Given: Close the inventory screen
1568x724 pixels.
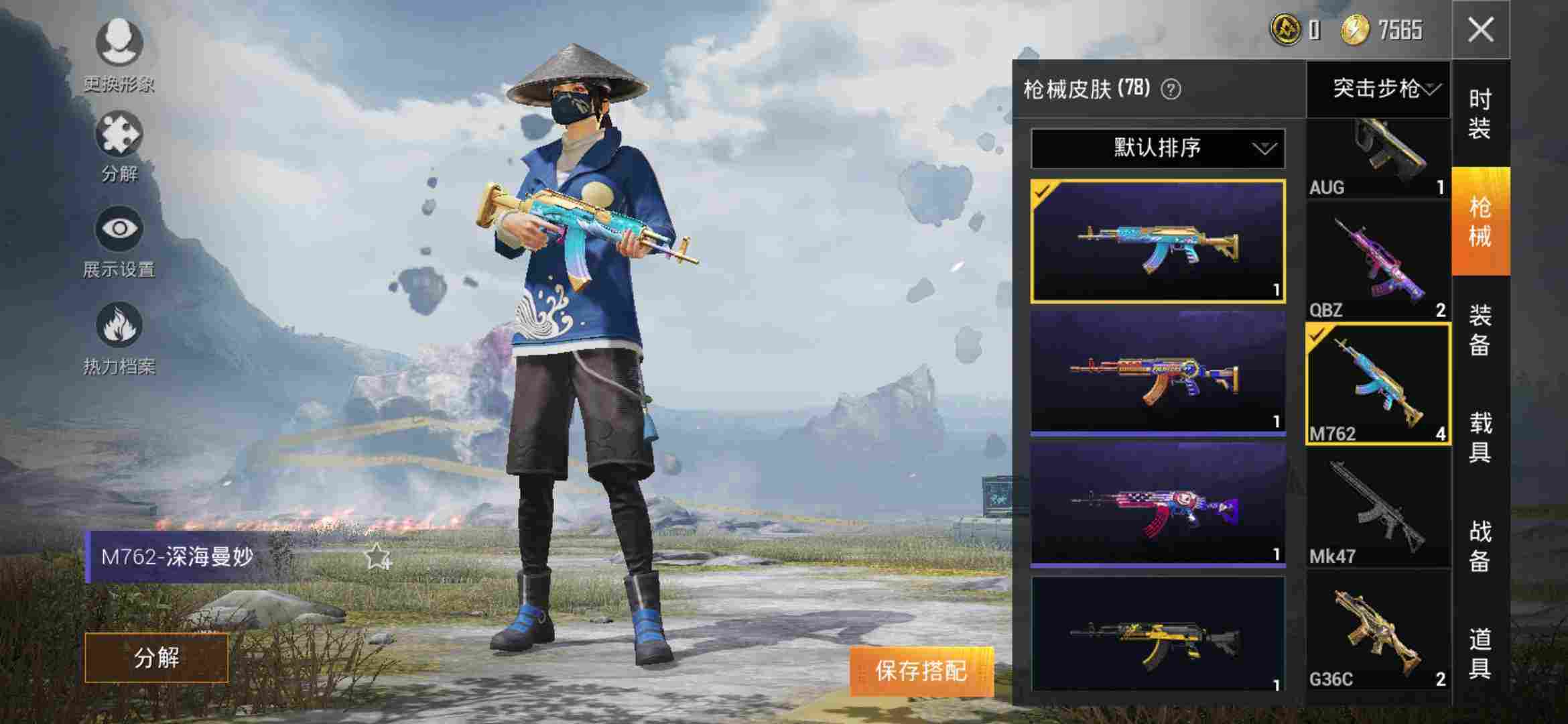Looking at the screenshot, I should pyautogui.click(x=1480, y=30).
